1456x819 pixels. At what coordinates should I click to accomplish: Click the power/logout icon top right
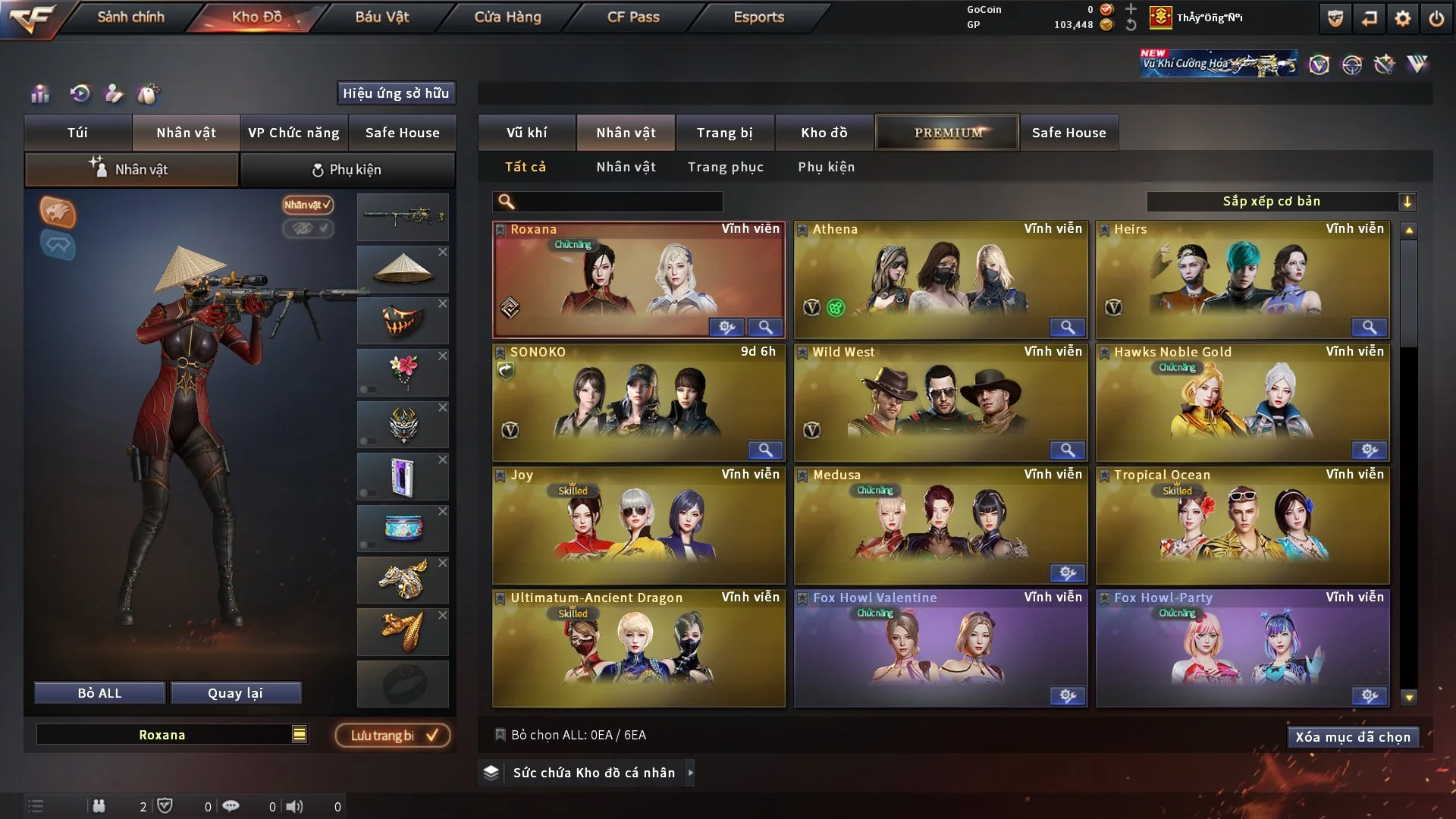pos(1436,17)
